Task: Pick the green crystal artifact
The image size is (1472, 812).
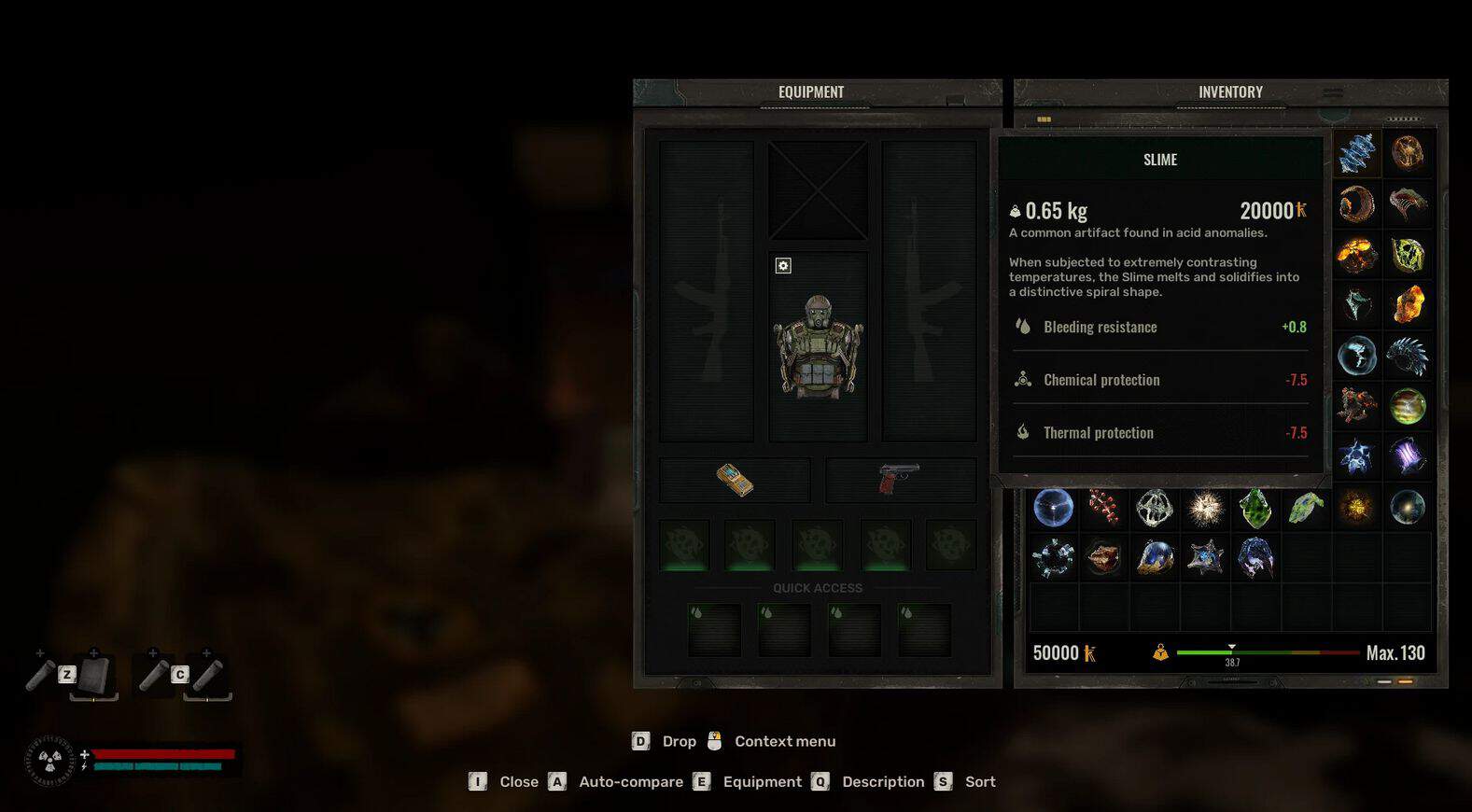Action: (1255, 509)
